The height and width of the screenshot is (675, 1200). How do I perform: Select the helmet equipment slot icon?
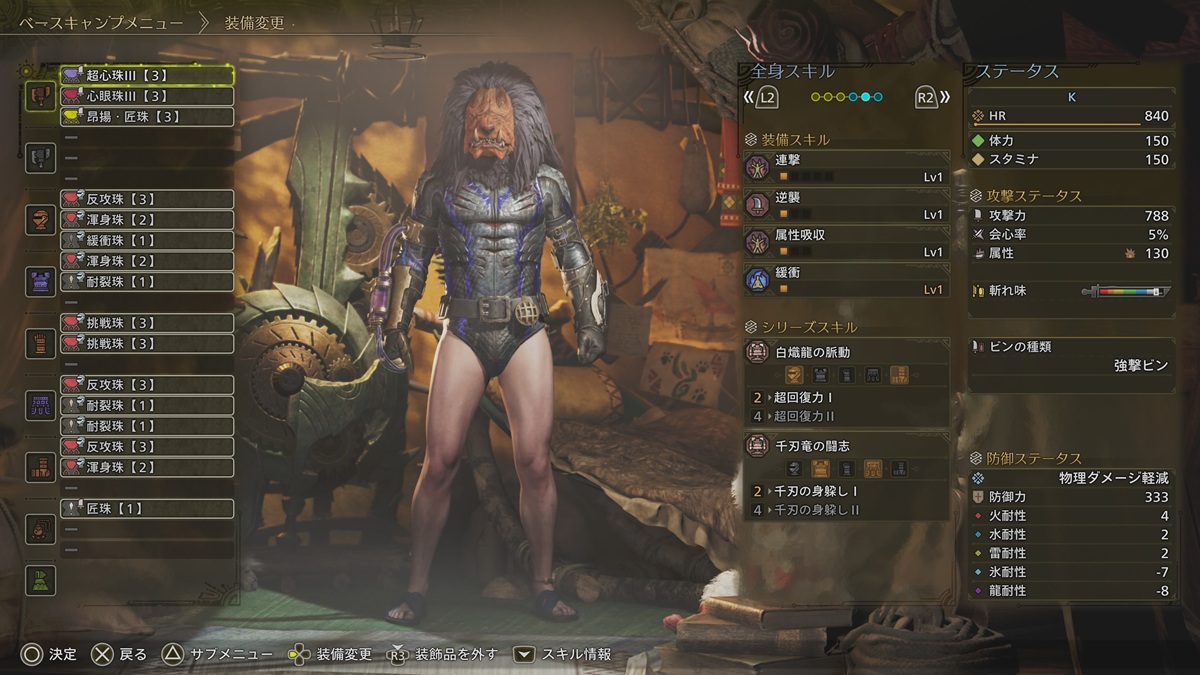tap(40, 219)
